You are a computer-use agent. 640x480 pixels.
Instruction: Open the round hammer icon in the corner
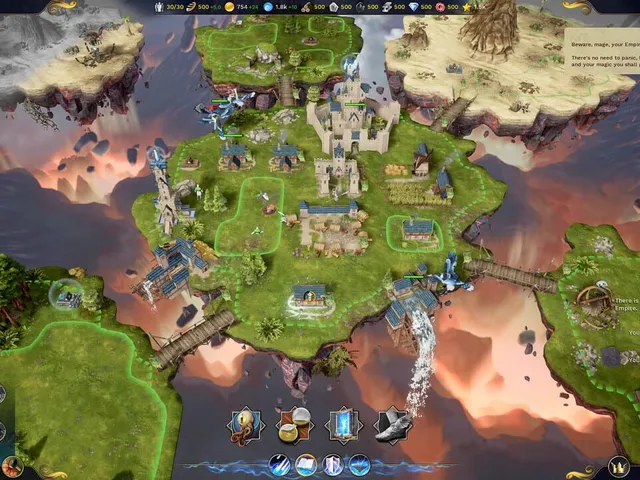[12, 466]
